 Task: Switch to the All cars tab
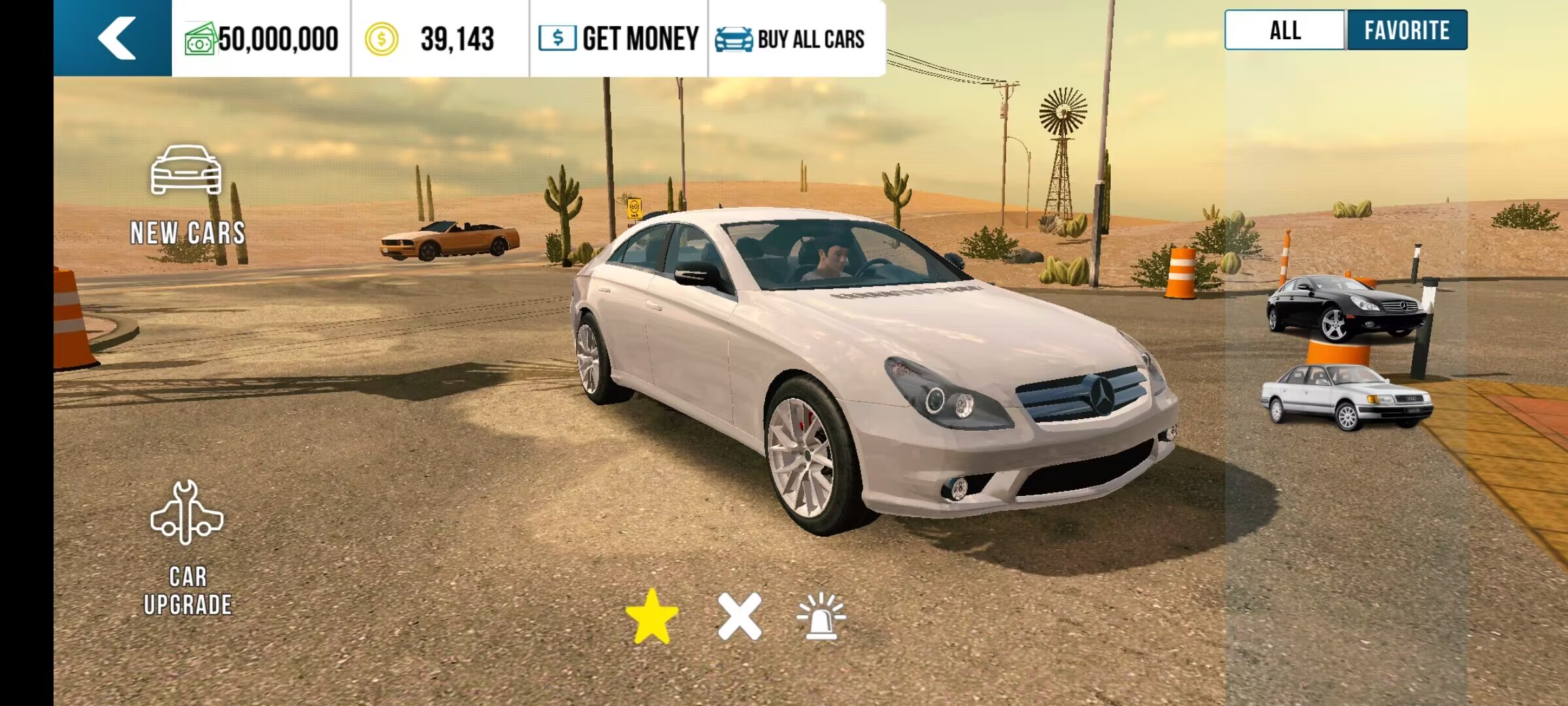click(x=1284, y=30)
